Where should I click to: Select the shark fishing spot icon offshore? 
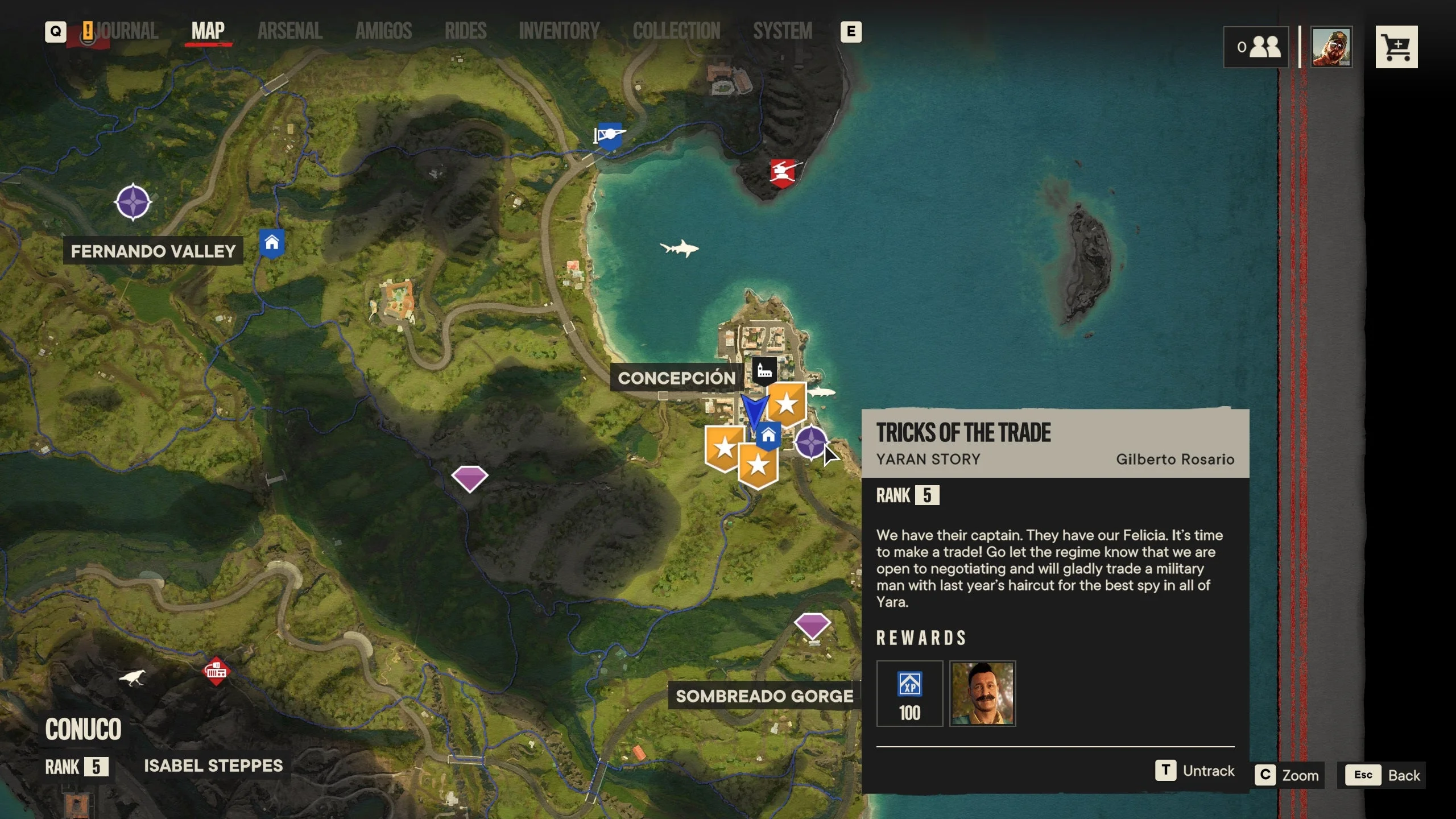[680, 247]
